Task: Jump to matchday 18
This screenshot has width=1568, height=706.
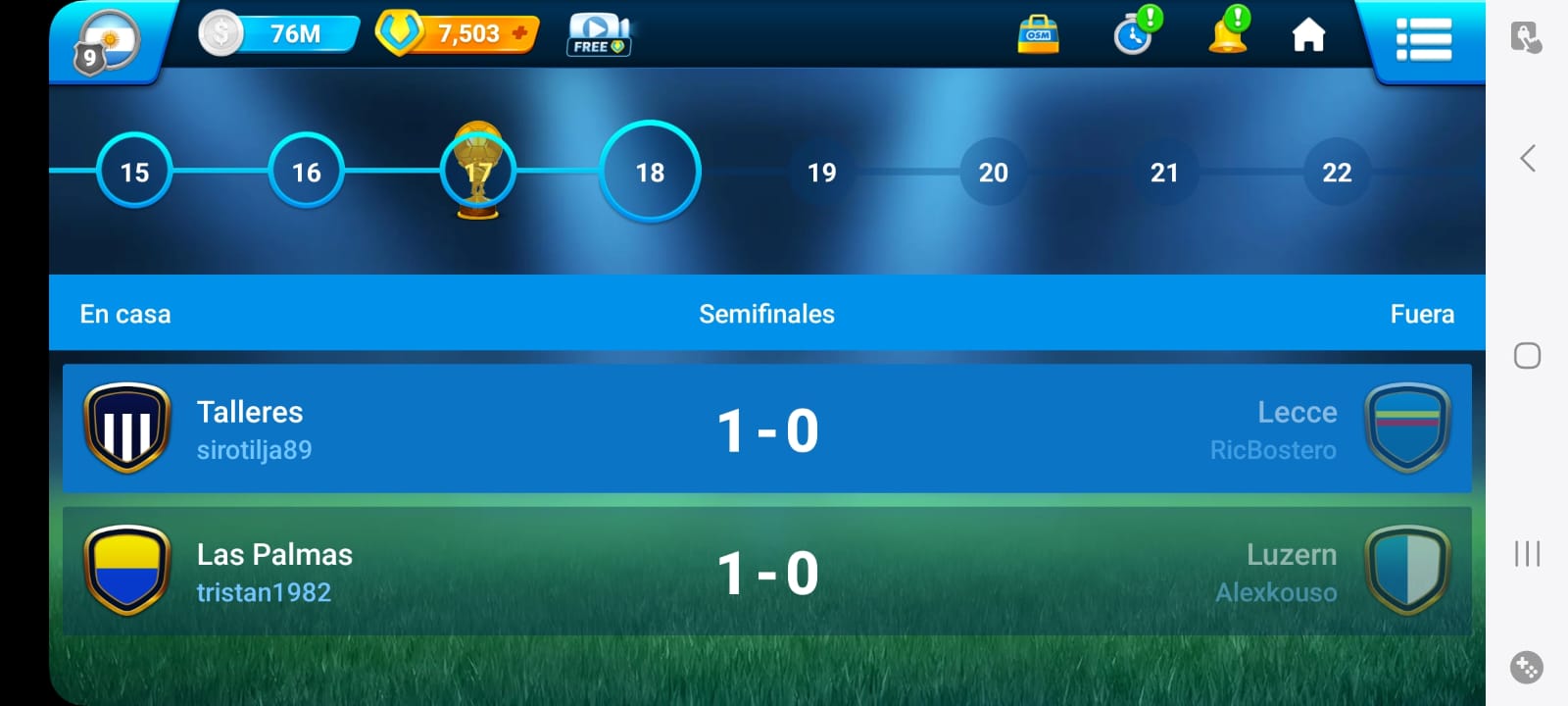Action: (650, 172)
